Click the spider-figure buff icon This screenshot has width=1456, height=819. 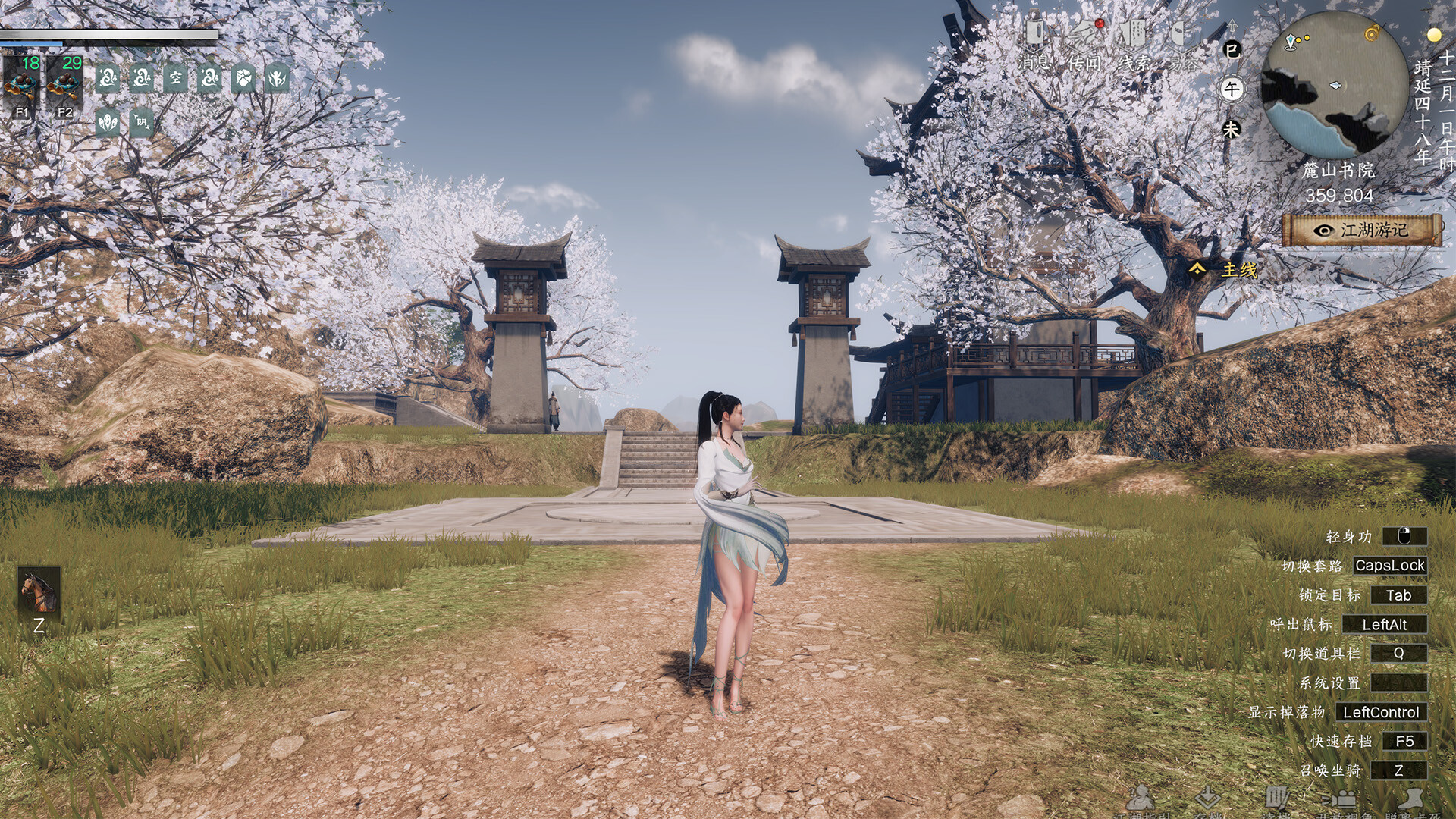pos(277,78)
